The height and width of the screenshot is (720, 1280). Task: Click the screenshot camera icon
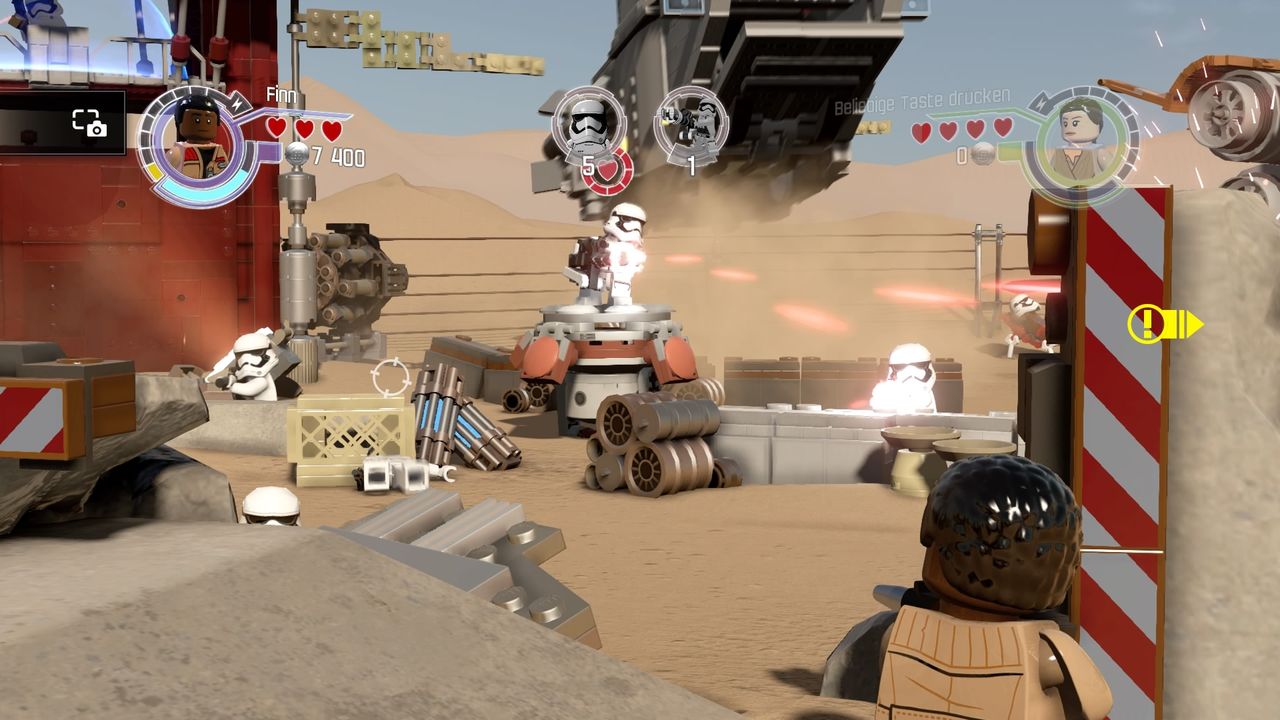(x=89, y=123)
